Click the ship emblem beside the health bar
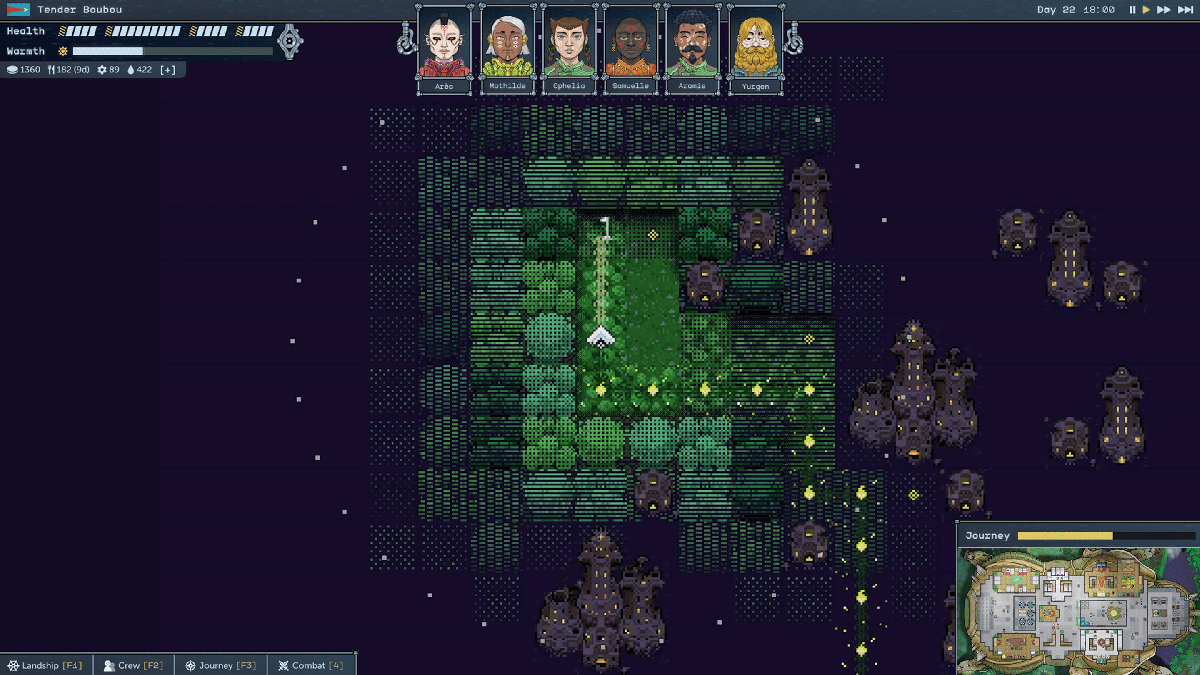This screenshot has height=675, width=1200. coord(290,41)
